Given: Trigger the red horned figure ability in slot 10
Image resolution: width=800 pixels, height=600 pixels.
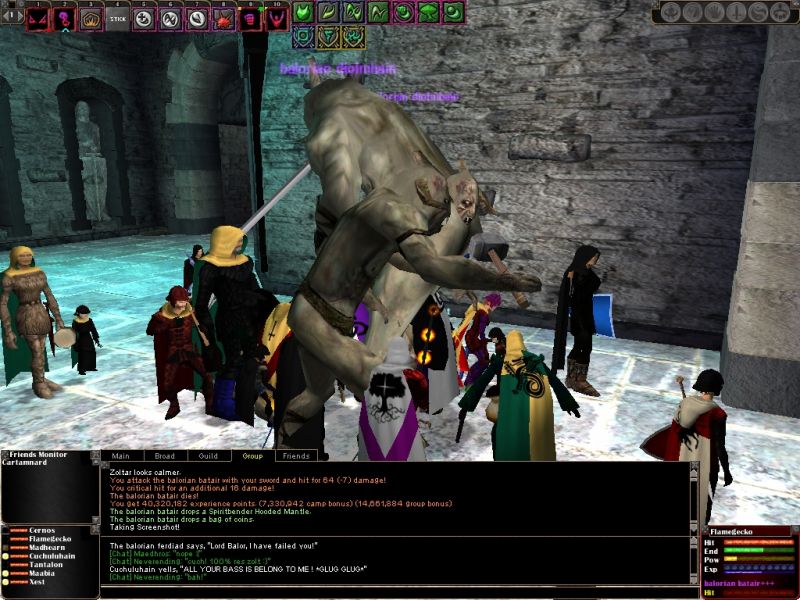Looking at the screenshot, I should [x=275, y=18].
